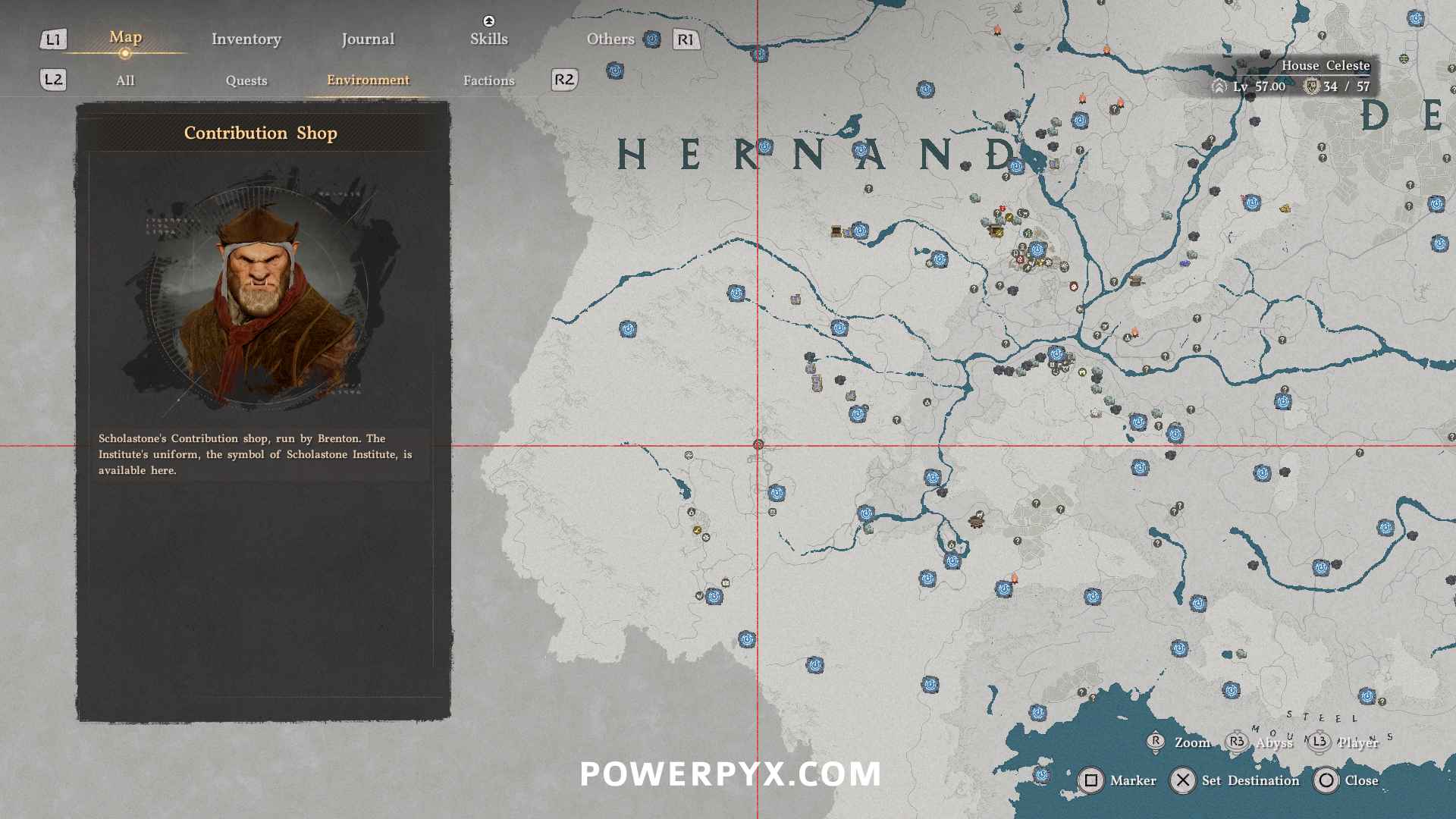Image resolution: width=1456 pixels, height=819 pixels.
Task: Choose the Environment filter
Action: click(368, 80)
